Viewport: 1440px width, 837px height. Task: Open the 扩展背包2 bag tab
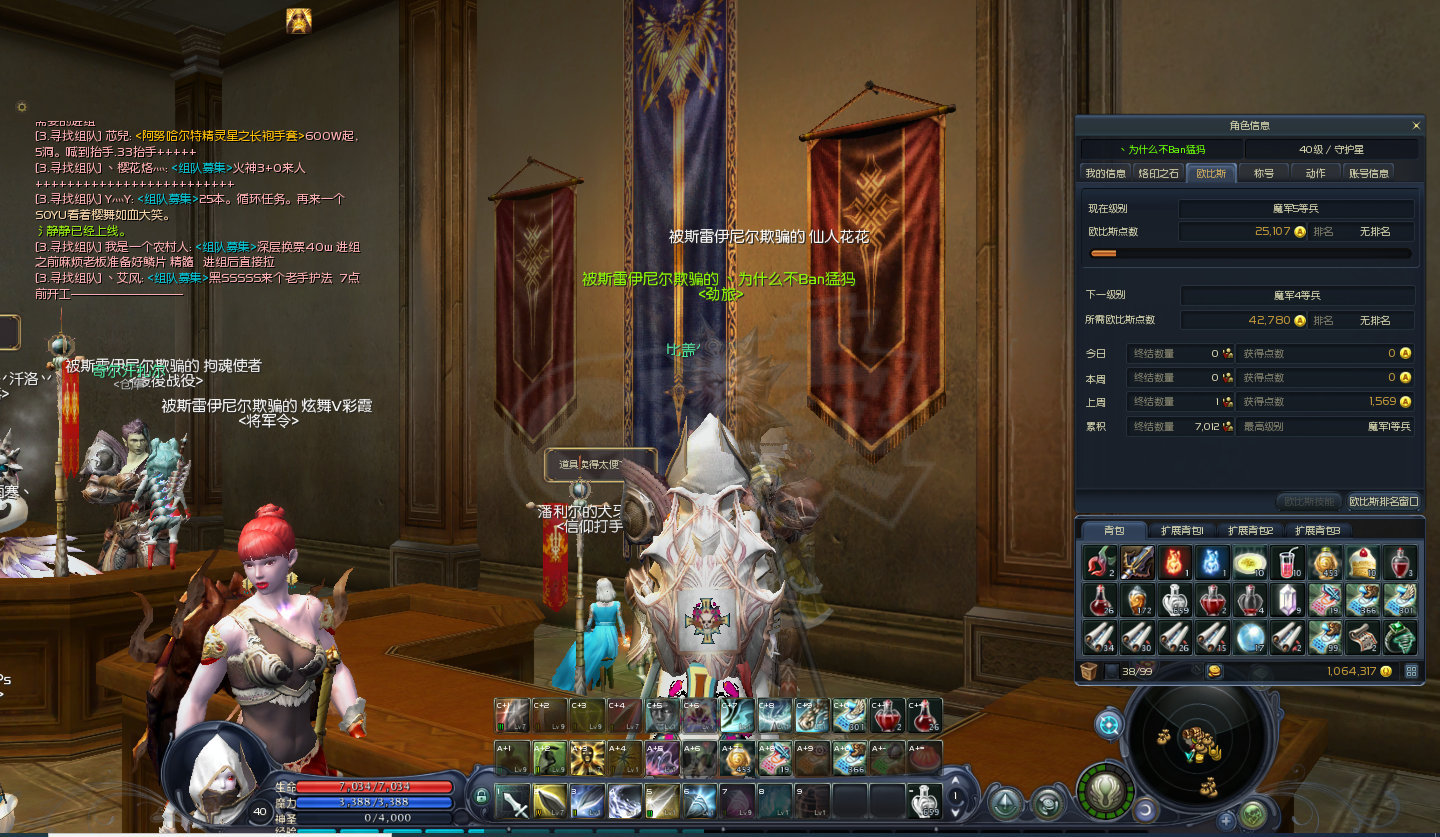click(1250, 530)
